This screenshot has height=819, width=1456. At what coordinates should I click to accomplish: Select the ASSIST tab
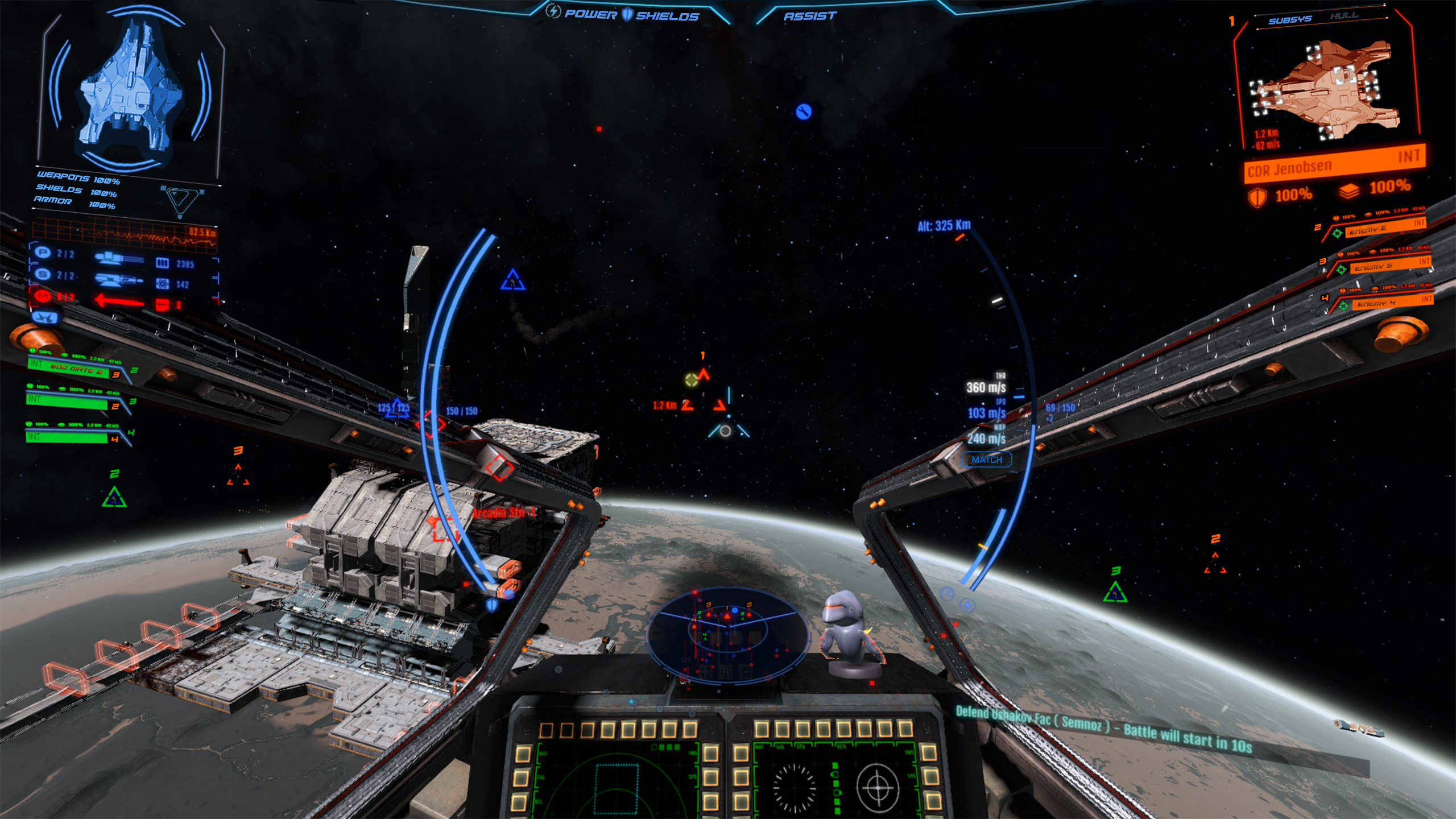[x=809, y=16]
